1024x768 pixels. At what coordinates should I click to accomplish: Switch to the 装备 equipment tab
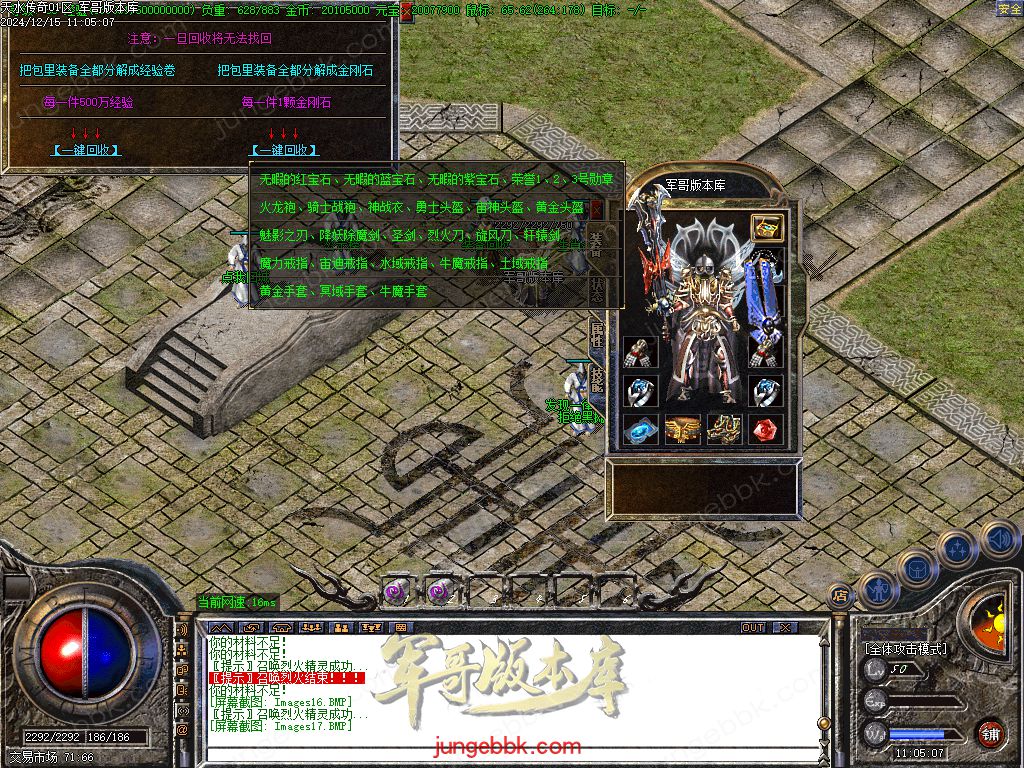[596, 244]
